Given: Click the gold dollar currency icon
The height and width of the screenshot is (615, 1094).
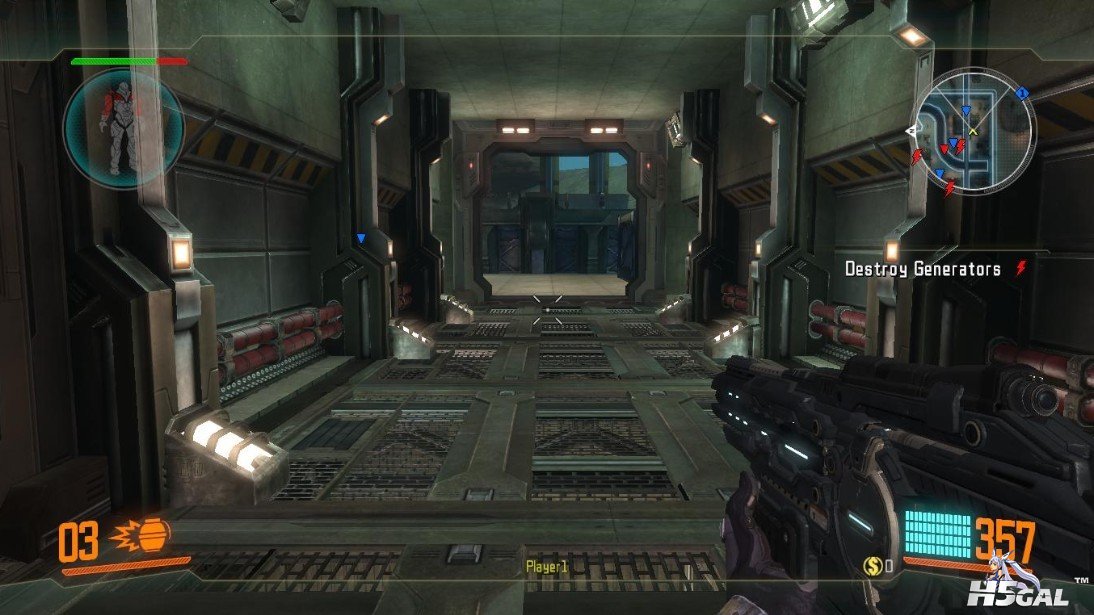Looking at the screenshot, I should (x=871, y=567).
